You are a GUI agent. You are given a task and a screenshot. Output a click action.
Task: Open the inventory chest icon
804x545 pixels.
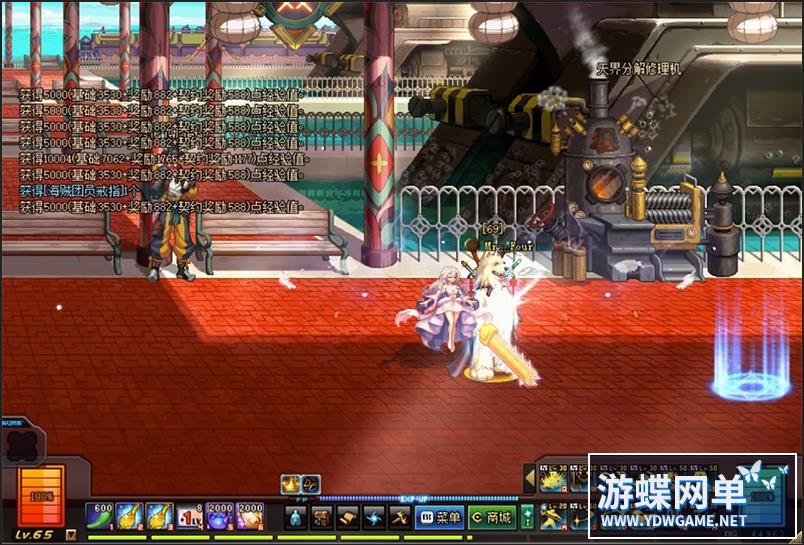point(322,517)
